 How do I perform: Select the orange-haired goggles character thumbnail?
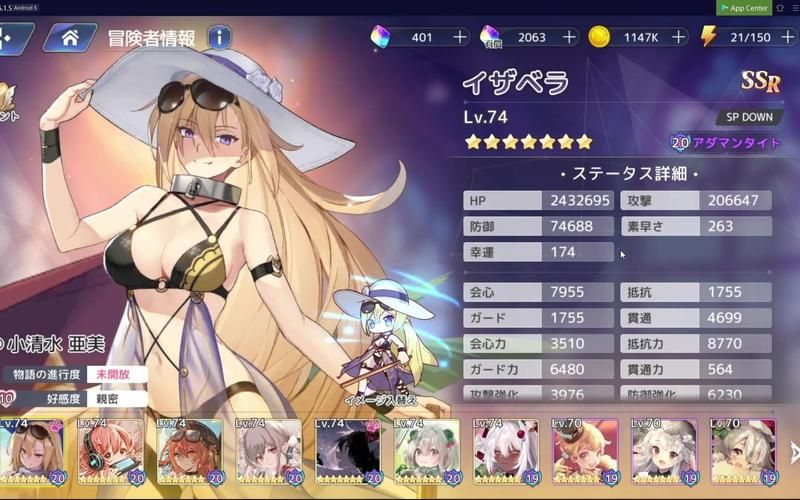click(x=189, y=450)
